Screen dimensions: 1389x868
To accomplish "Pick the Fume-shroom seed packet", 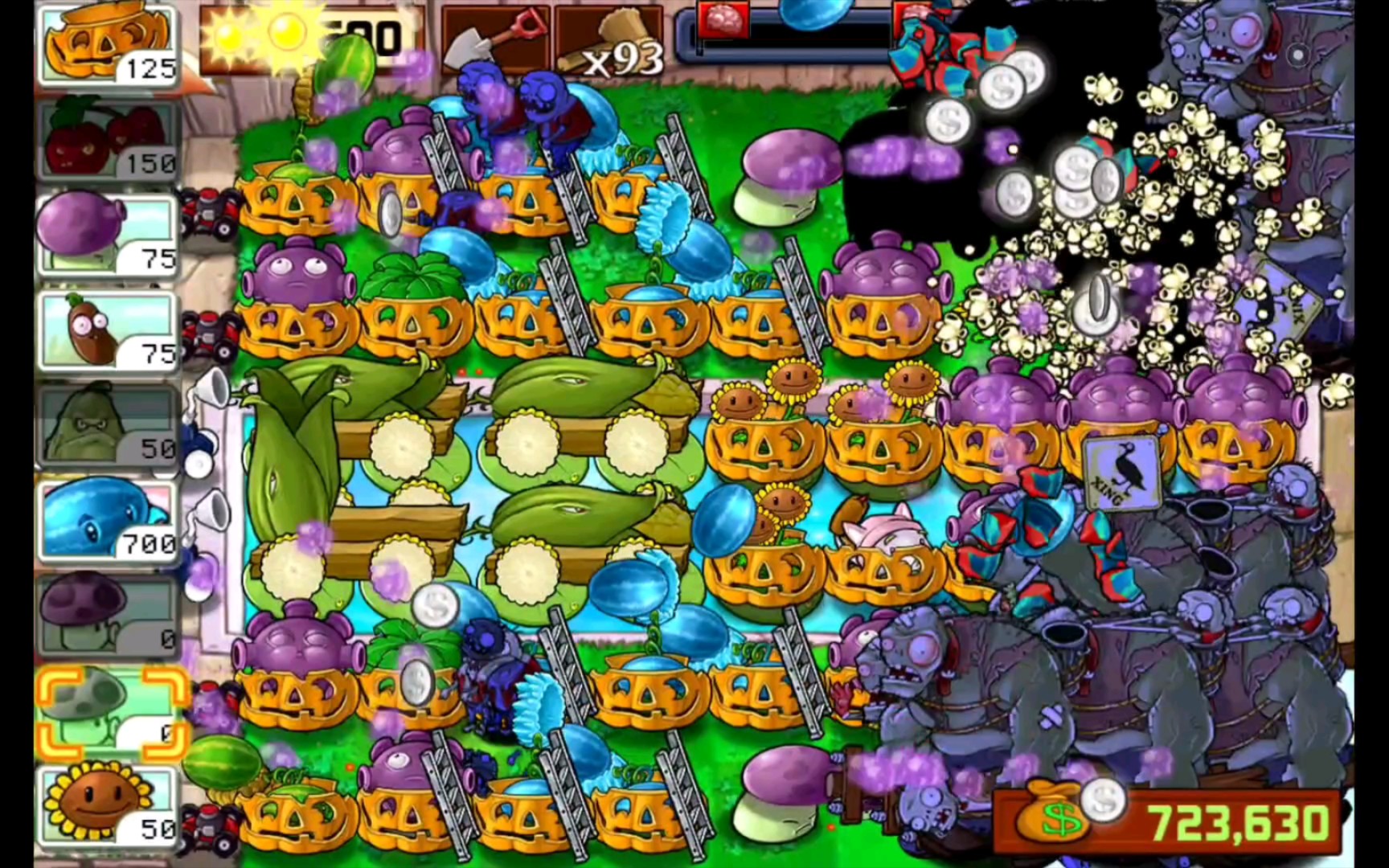I will (108, 235).
